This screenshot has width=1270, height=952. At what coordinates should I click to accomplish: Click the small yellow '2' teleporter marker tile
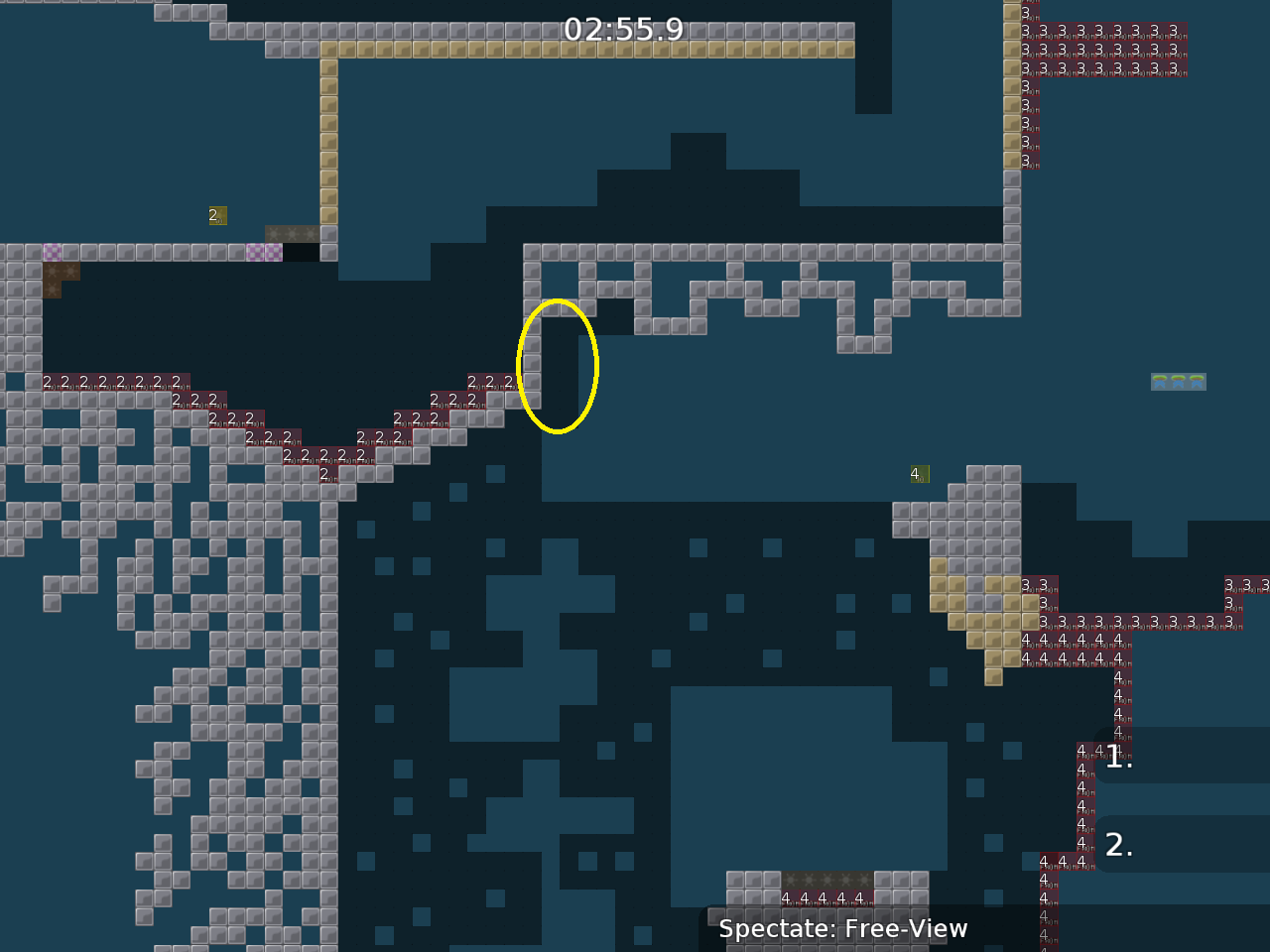coord(216,215)
